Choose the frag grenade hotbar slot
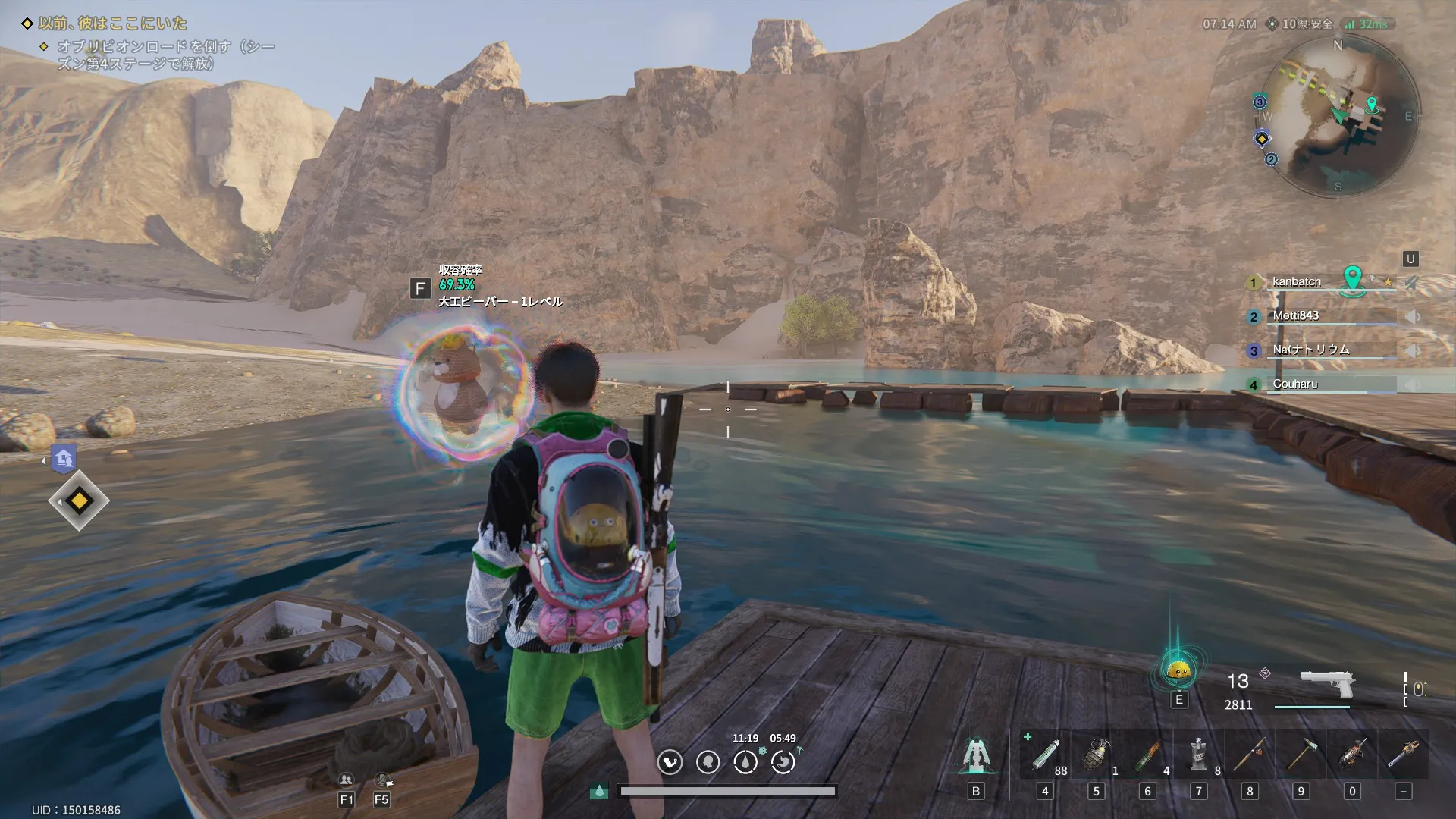Image resolution: width=1456 pixels, height=819 pixels. [1096, 755]
